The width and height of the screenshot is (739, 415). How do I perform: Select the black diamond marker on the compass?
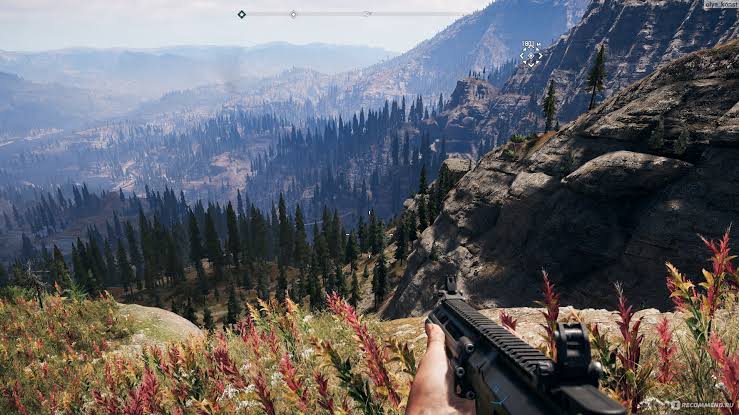click(x=242, y=14)
